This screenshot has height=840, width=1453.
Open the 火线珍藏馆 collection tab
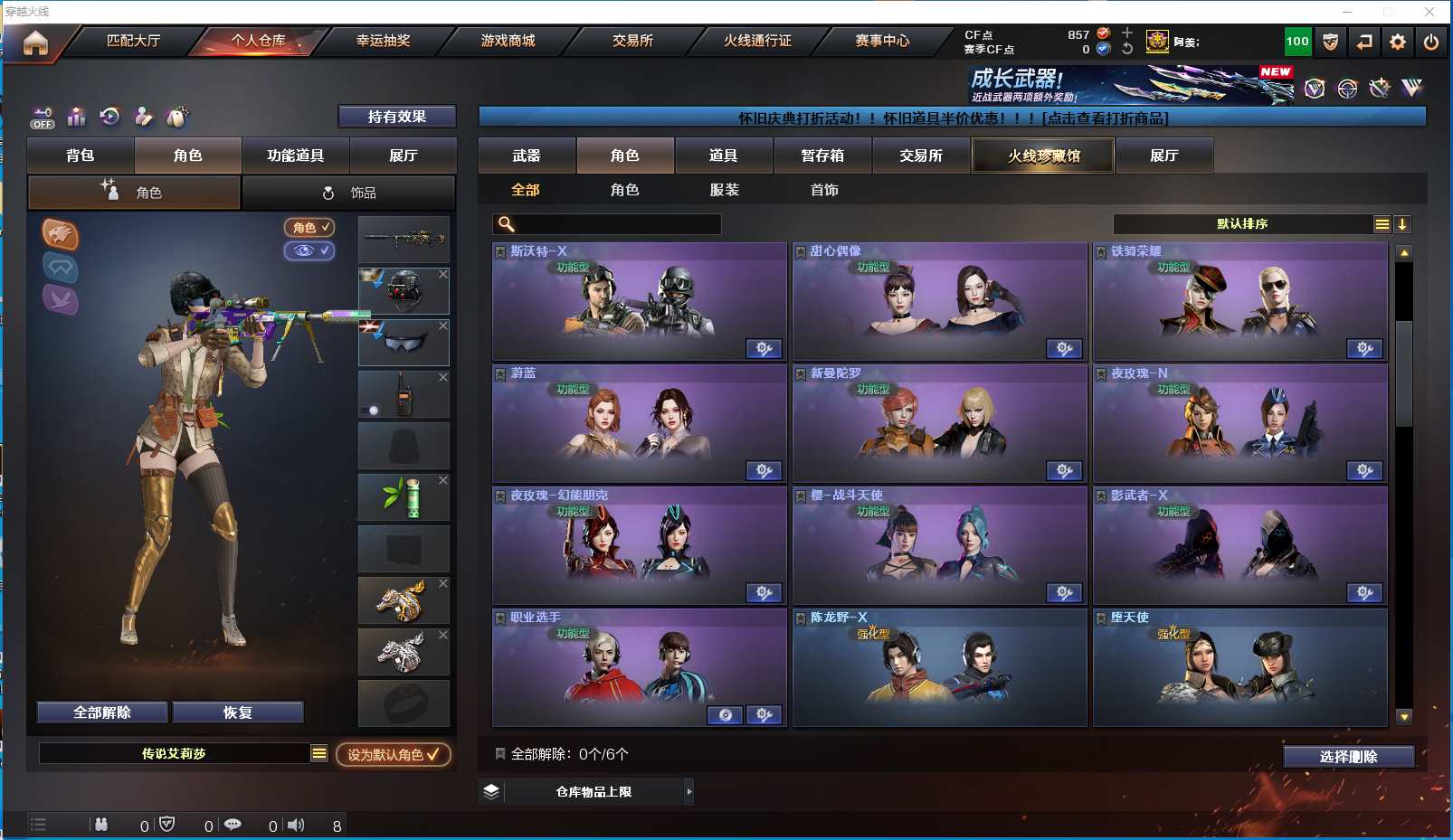[x=1043, y=156]
